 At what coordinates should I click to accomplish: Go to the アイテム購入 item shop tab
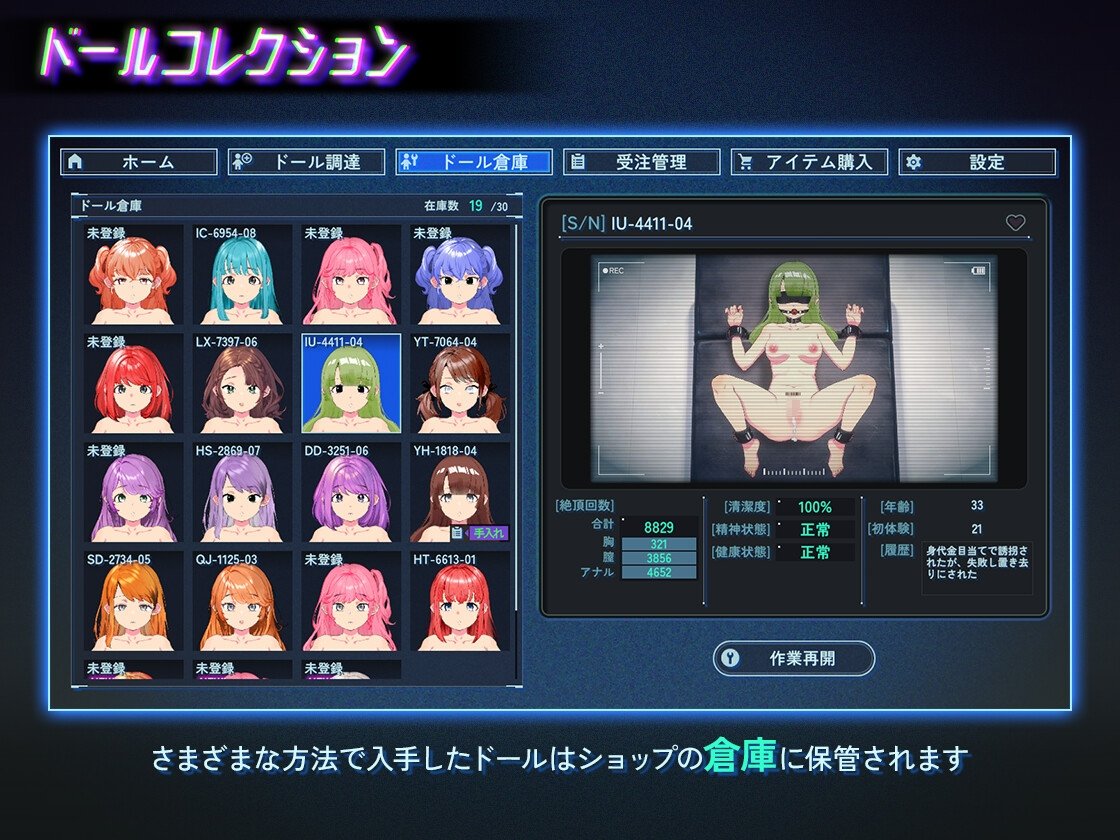[809, 162]
